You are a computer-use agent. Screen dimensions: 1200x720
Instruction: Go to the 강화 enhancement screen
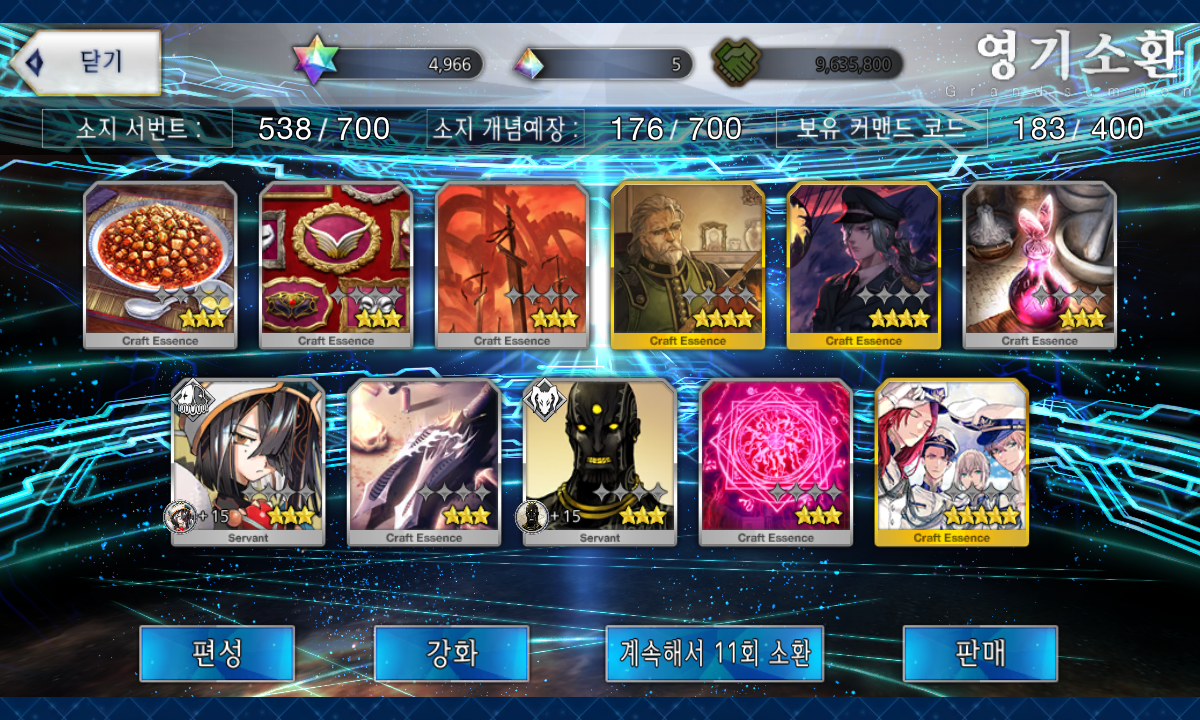coord(452,653)
